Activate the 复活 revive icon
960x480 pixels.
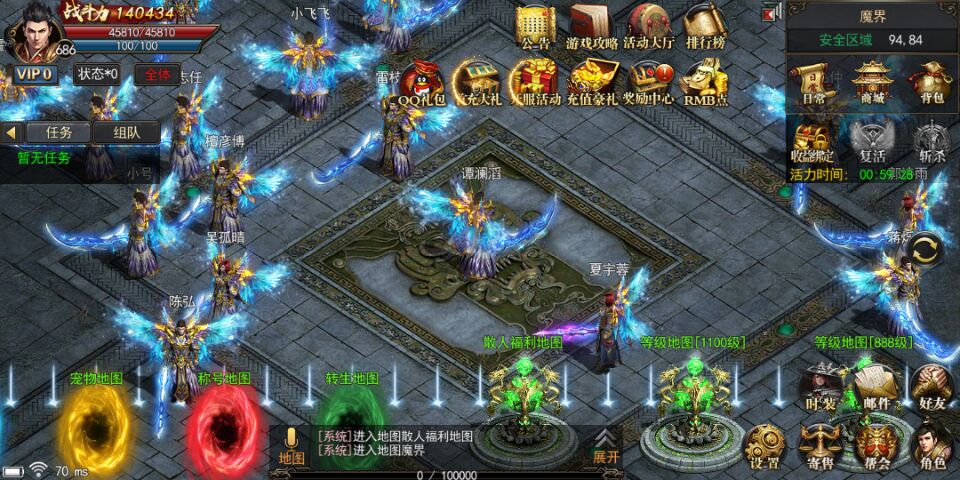click(x=873, y=139)
